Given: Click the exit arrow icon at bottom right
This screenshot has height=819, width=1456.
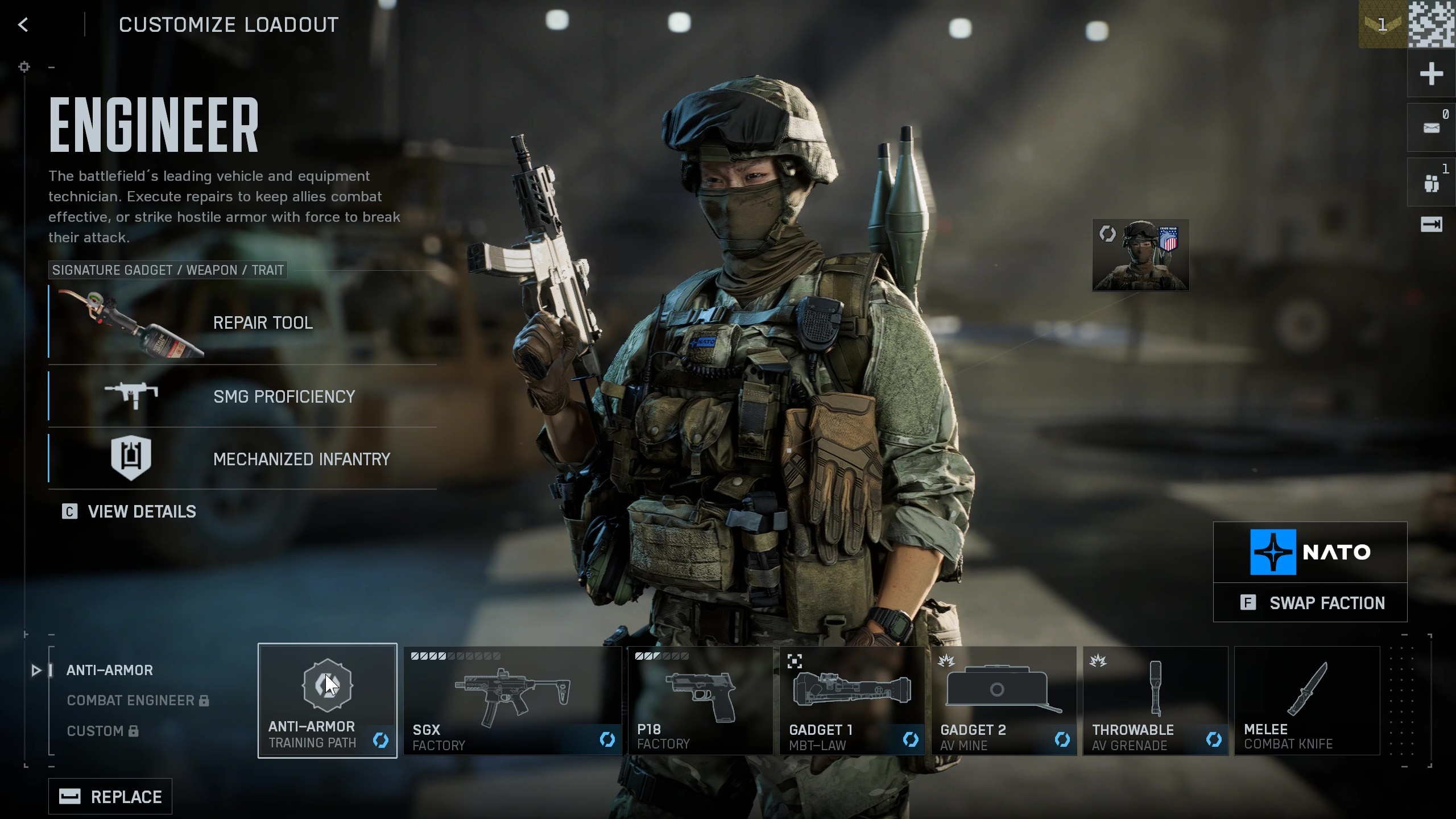Looking at the screenshot, I should (x=1431, y=225).
